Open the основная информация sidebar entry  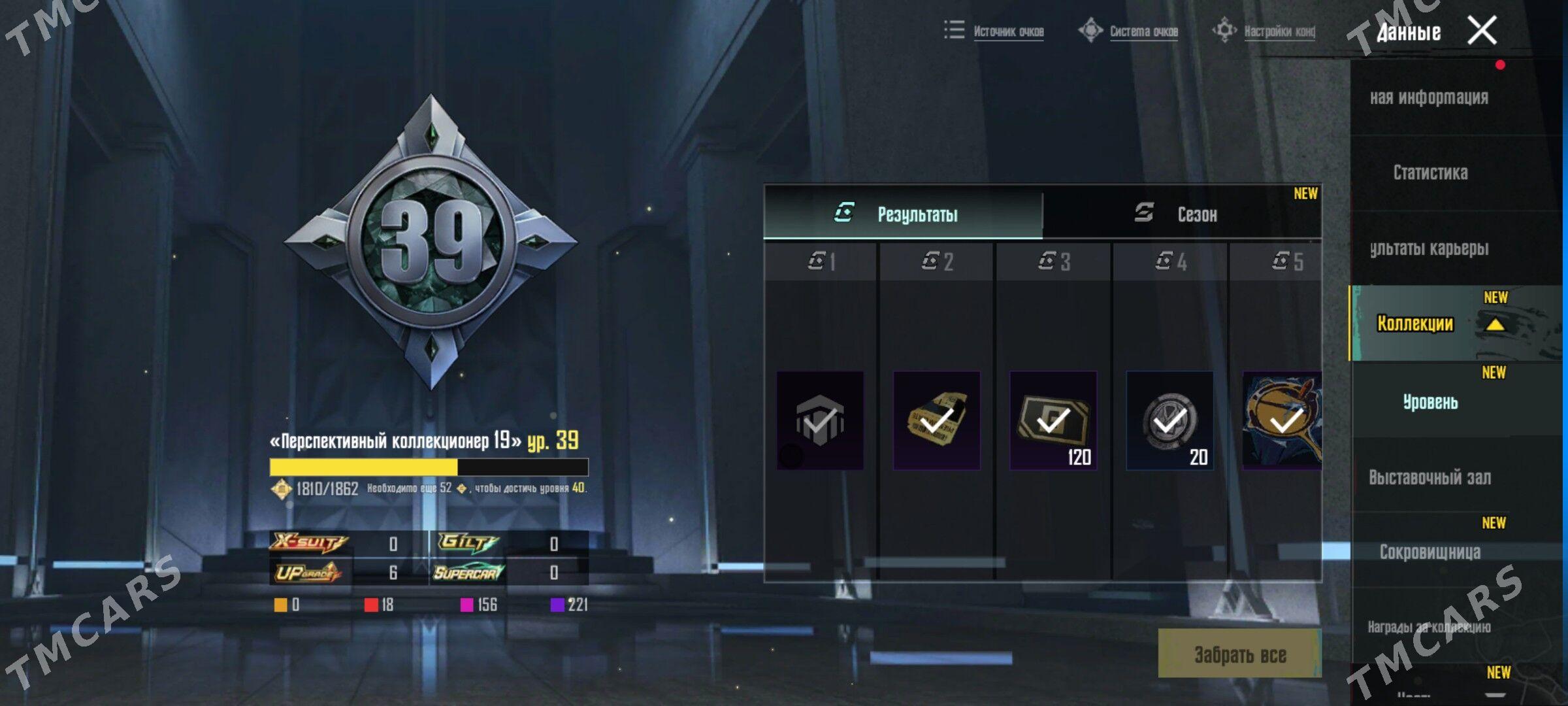[1429, 97]
